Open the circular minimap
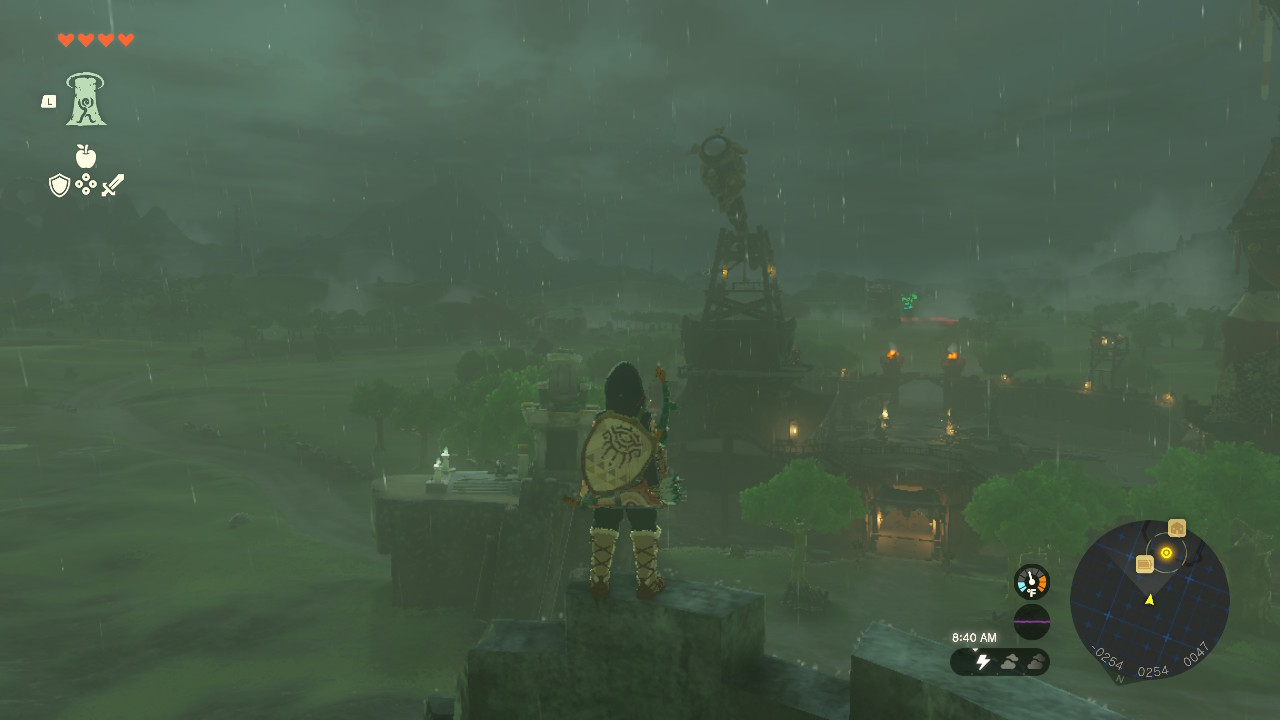Image resolution: width=1280 pixels, height=720 pixels. point(1149,600)
